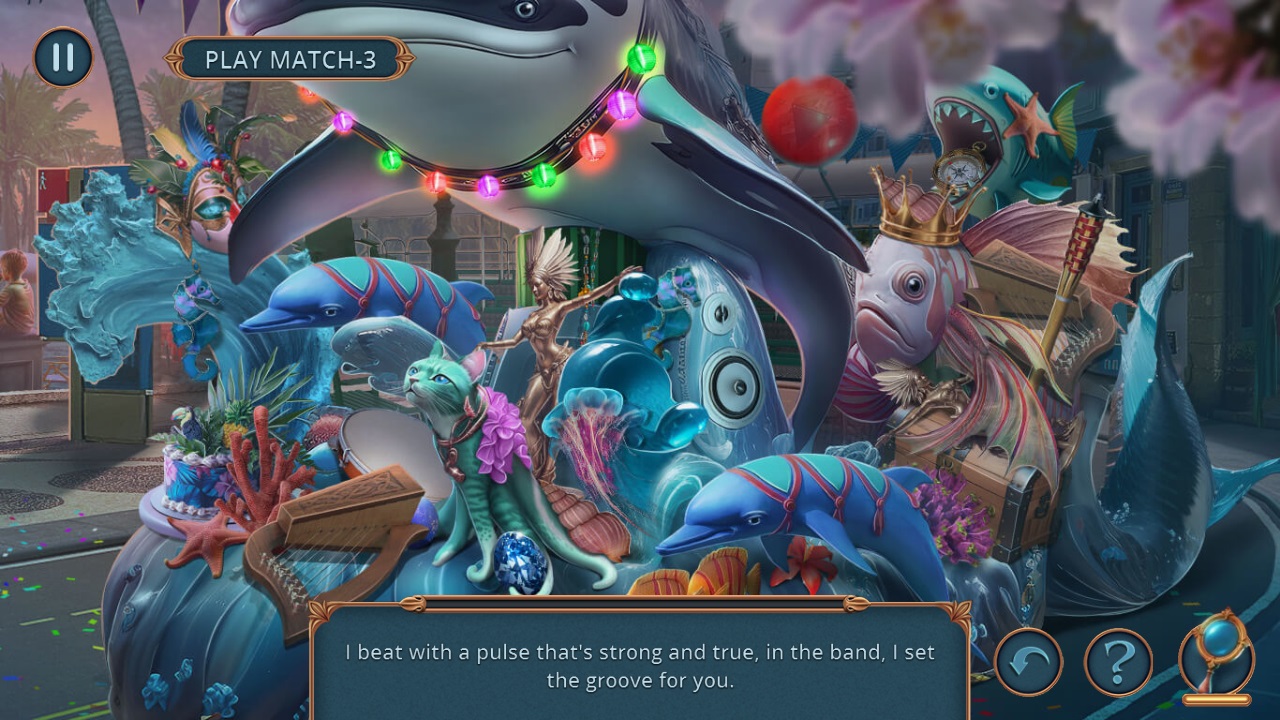Switch to Play Match-3 mode
This screenshot has width=1280, height=720.
tap(290, 60)
